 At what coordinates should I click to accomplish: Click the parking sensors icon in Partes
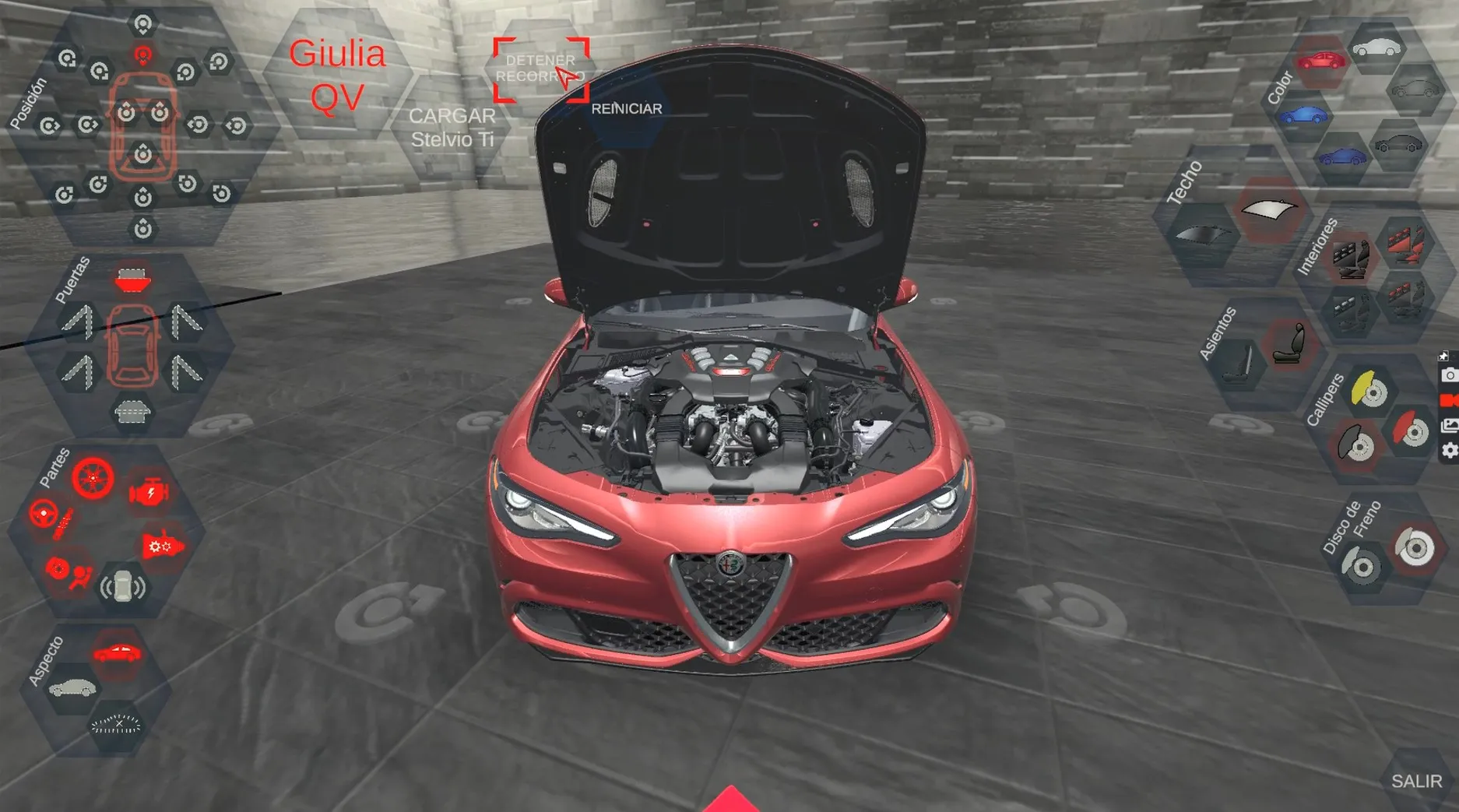tap(123, 586)
